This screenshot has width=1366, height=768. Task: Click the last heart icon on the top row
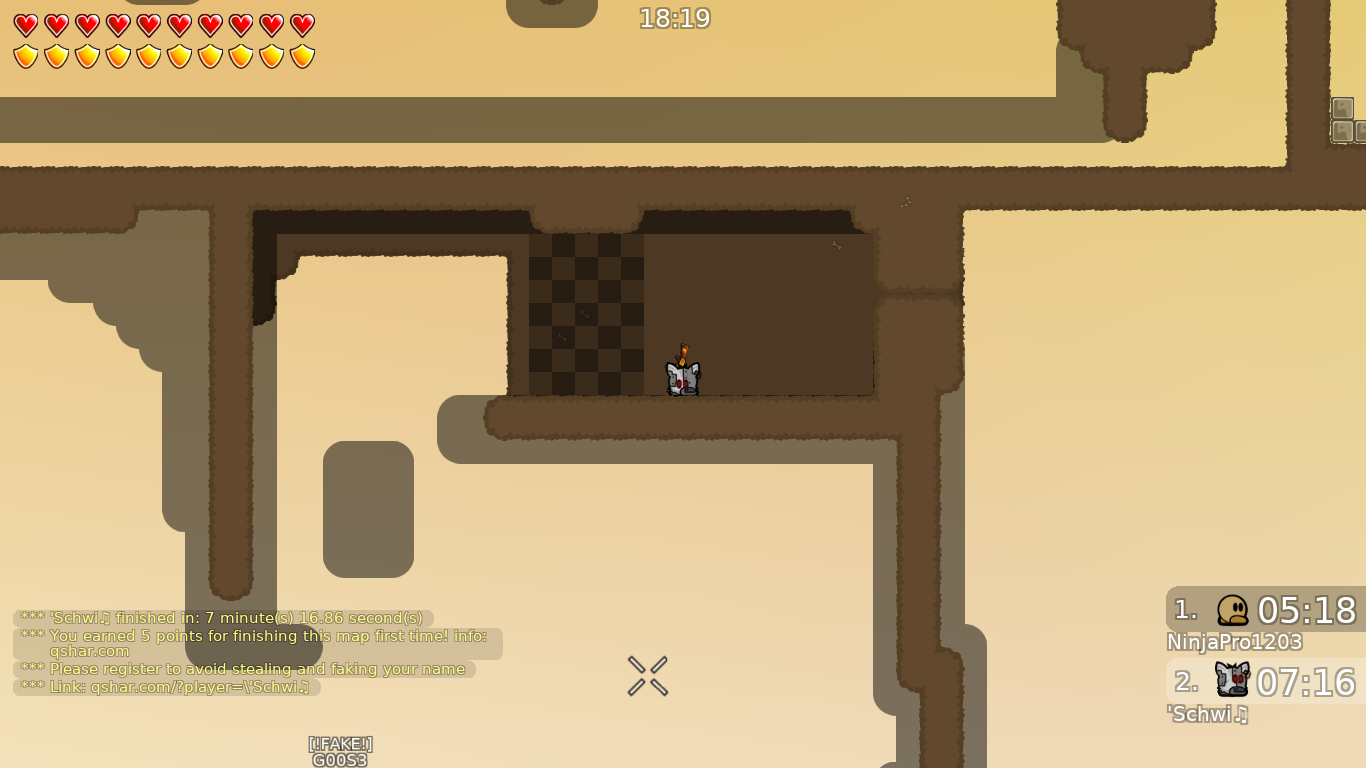coord(303,25)
